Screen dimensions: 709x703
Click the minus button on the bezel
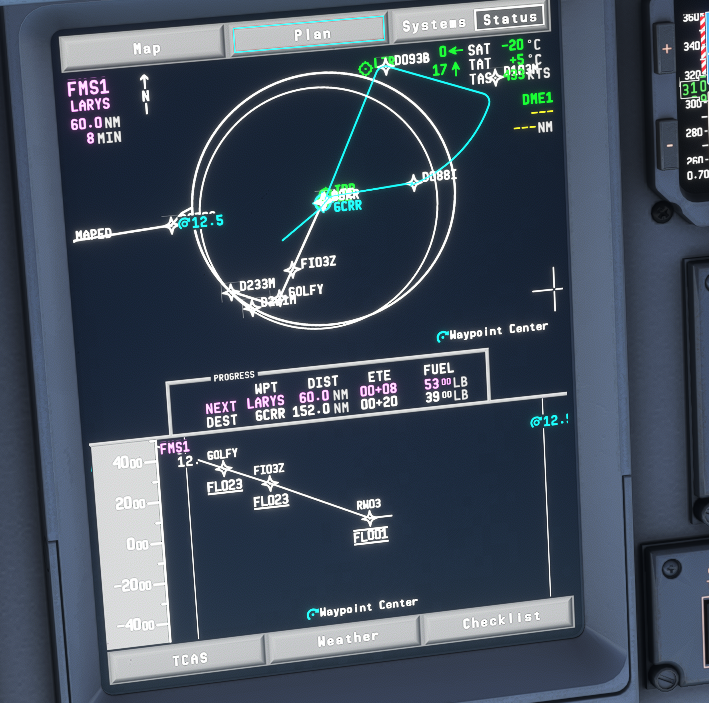pyautogui.click(x=669, y=146)
